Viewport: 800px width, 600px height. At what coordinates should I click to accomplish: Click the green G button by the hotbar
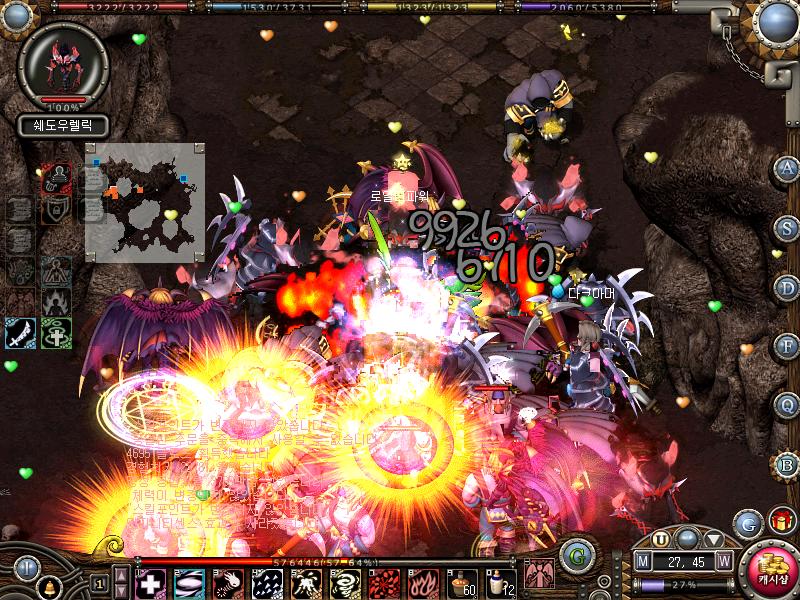click(x=574, y=556)
